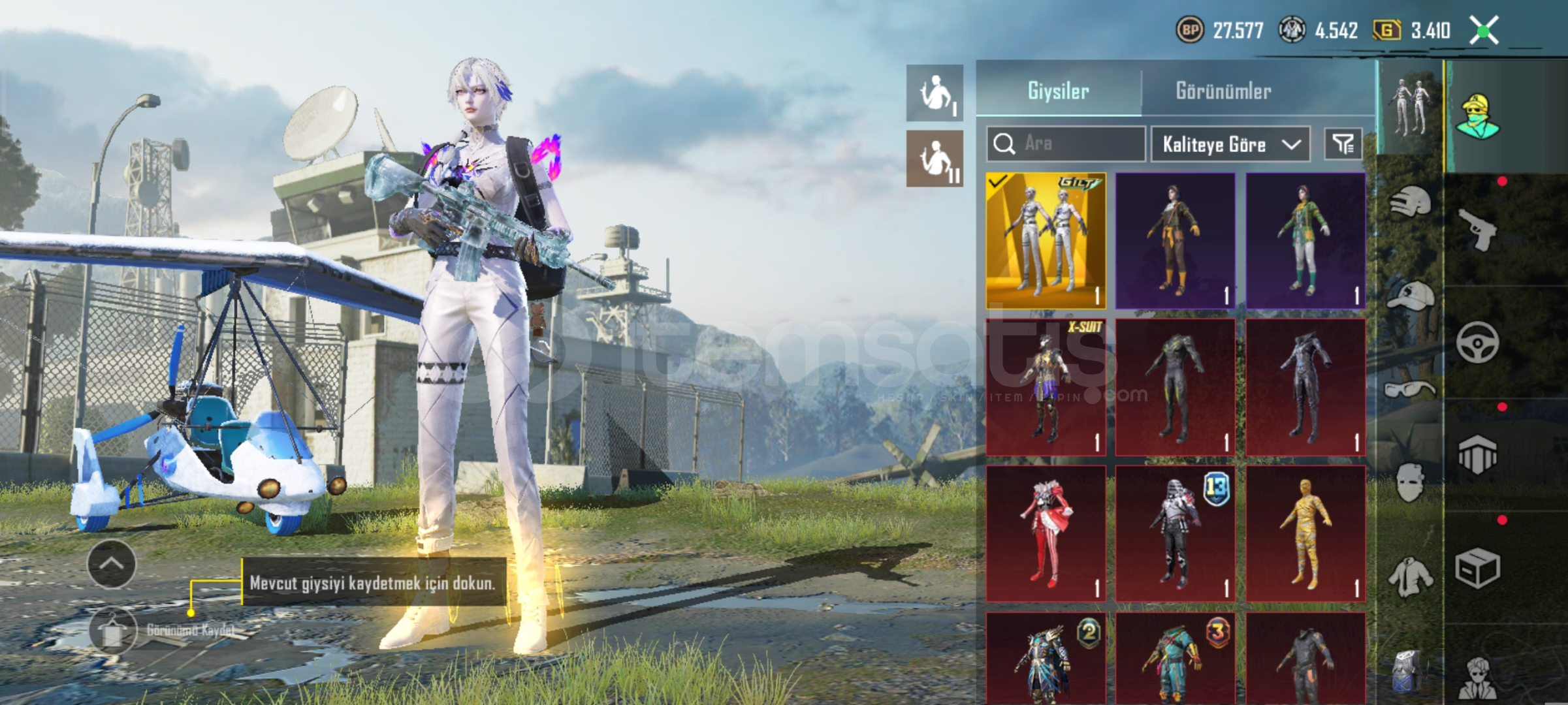Expand the up-arrow panel button
1568x705 pixels.
112,564
